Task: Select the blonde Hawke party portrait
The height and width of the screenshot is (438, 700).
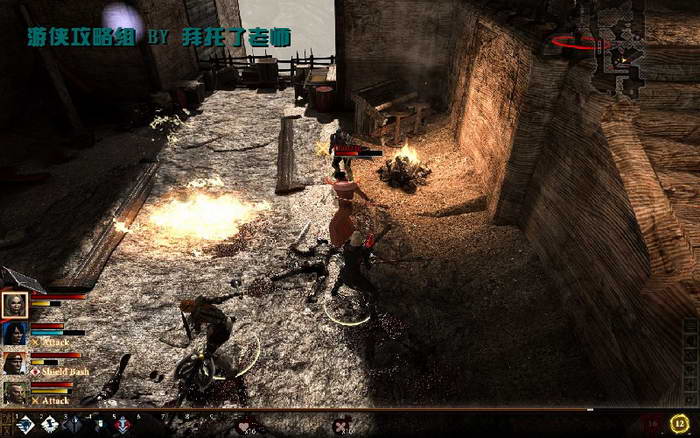Action: pos(15,304)
